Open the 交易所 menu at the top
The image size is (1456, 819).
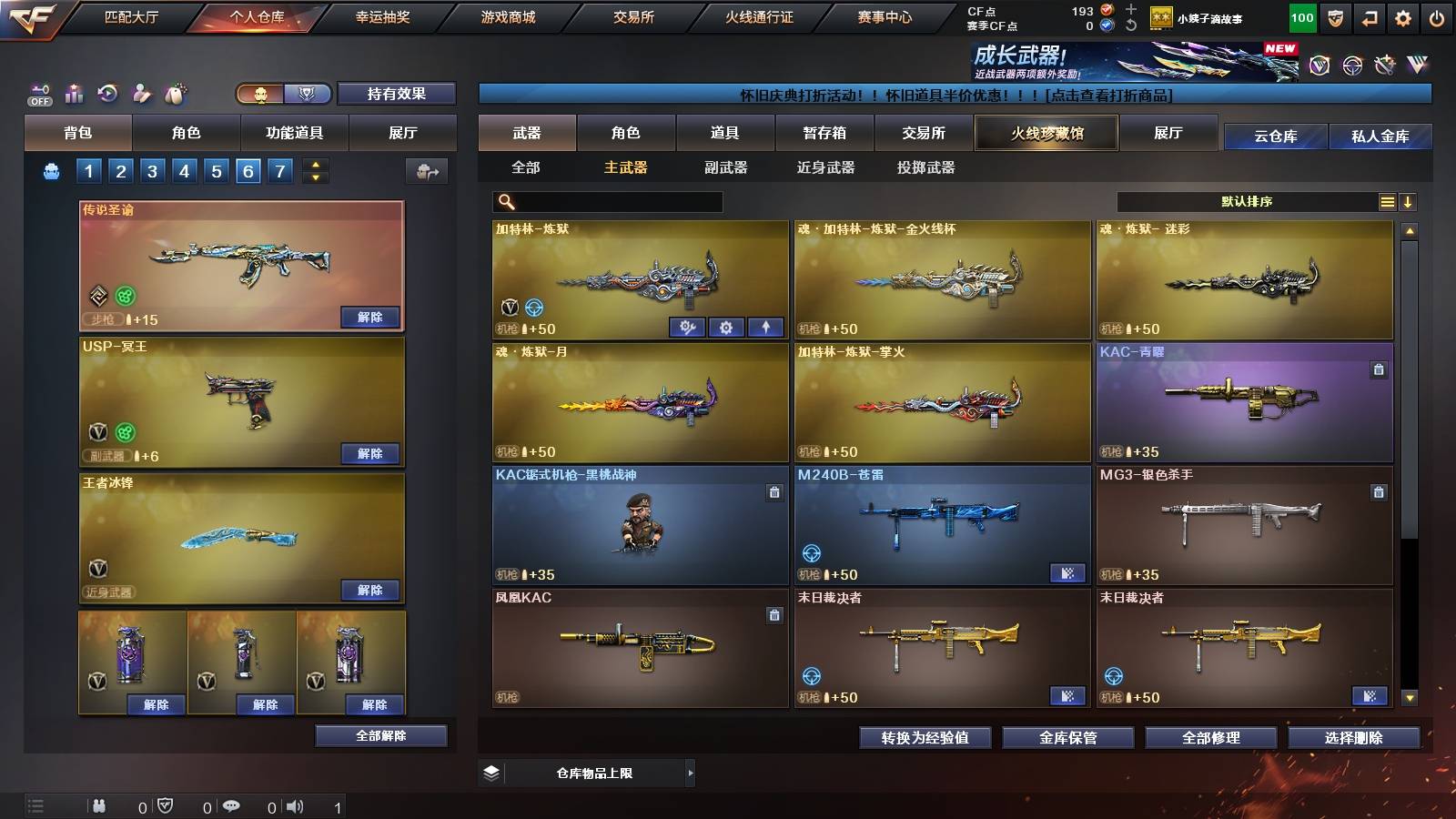(x=633, y=16)
